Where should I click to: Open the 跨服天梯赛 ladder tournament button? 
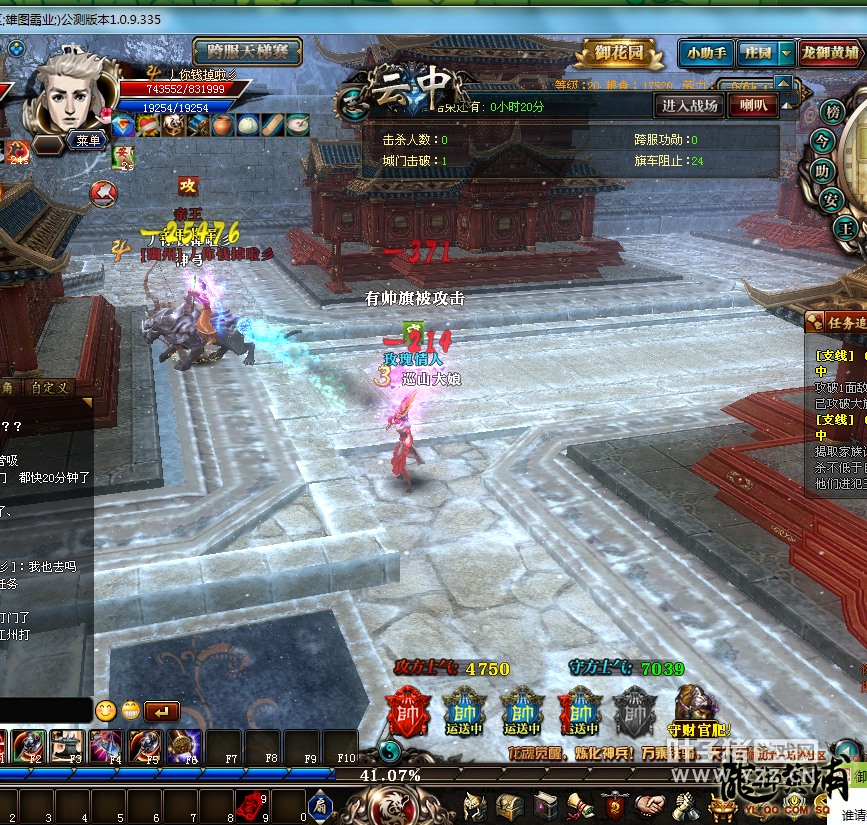(x=248, y=52)
